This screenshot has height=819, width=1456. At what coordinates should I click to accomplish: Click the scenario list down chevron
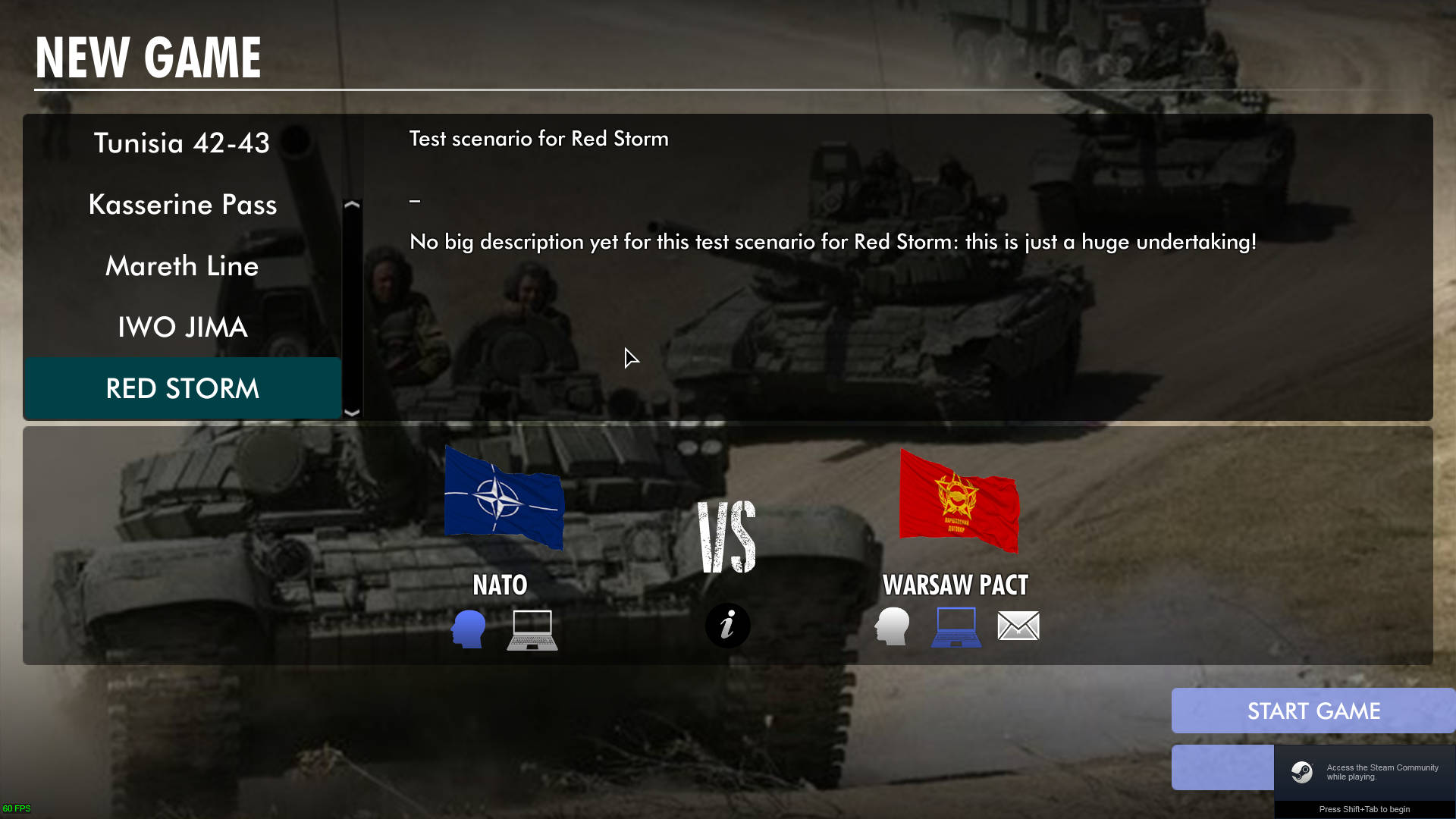pyautogui.click(x=352, y=413)
